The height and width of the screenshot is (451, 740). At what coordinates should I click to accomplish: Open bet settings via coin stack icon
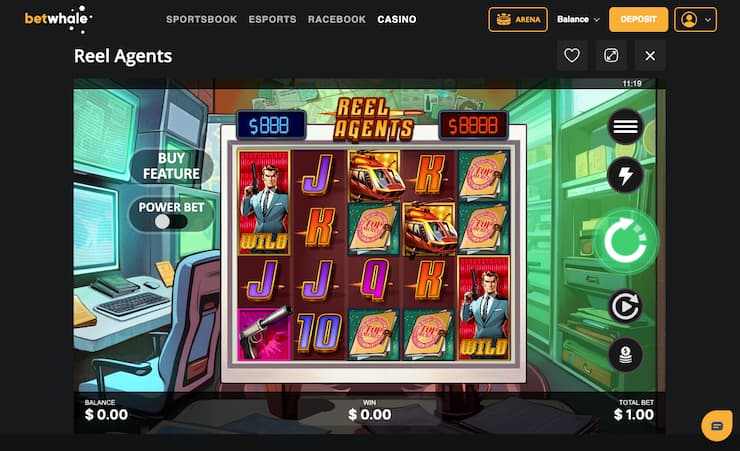click(626, 355)
